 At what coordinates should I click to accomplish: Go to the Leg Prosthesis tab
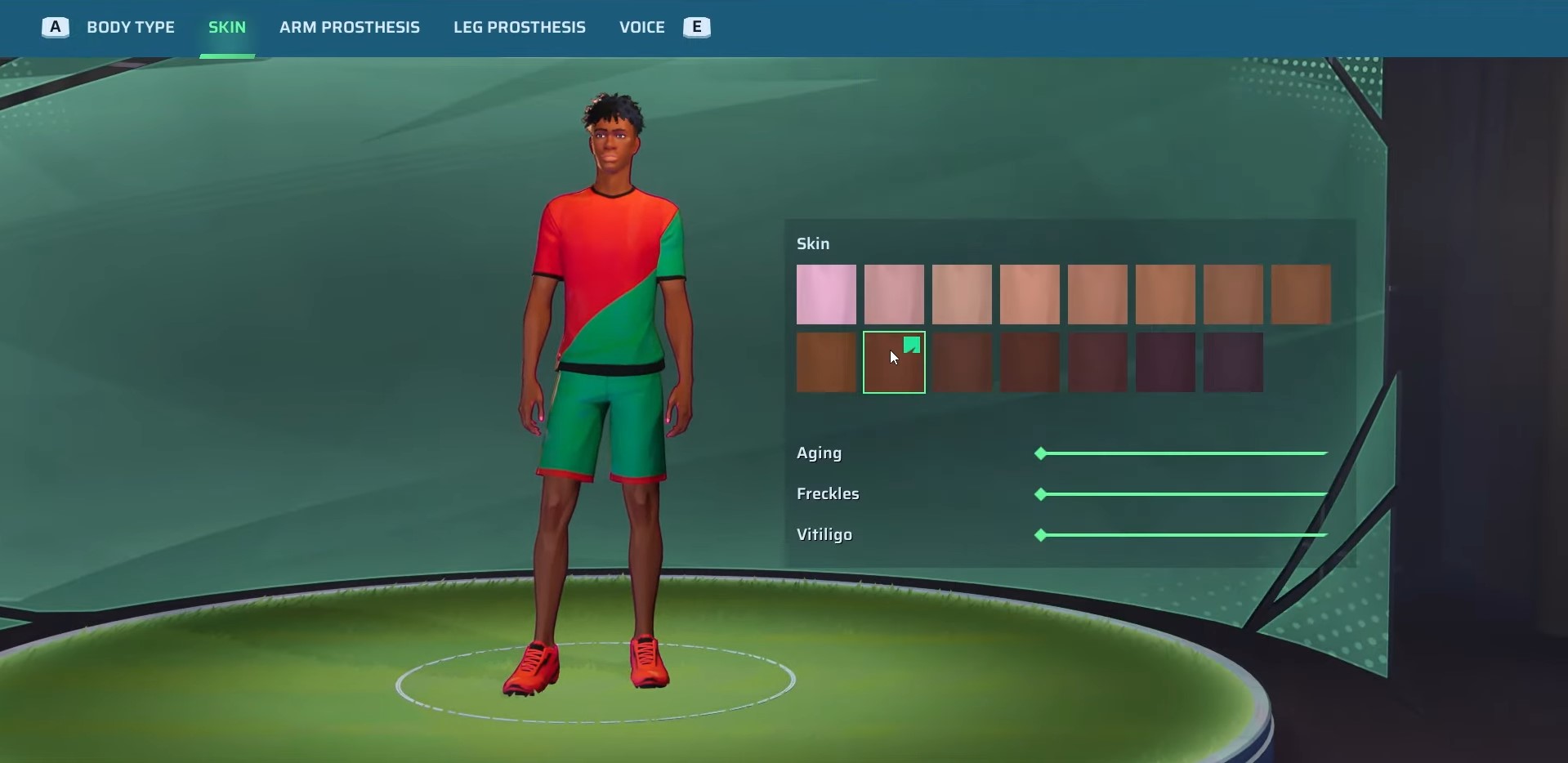(x=520, y=28)
